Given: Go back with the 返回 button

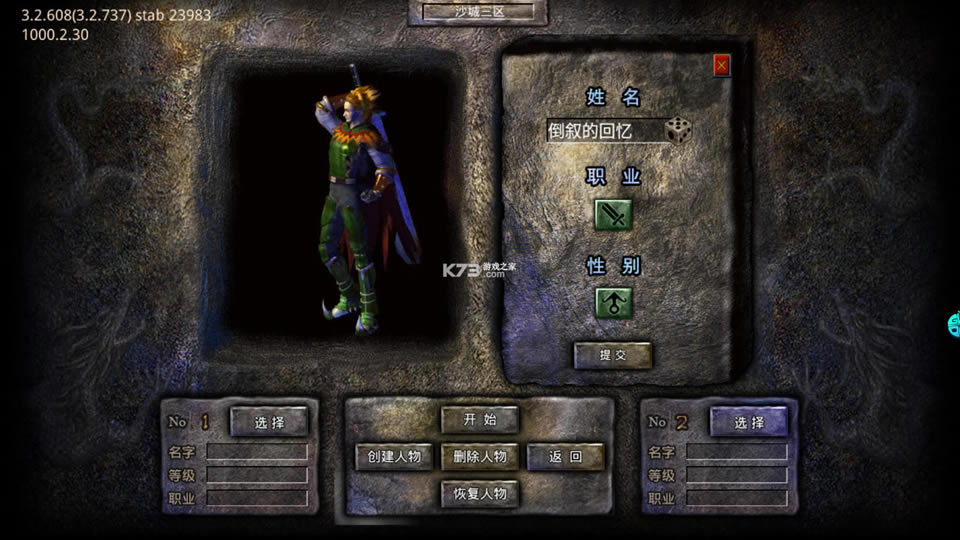Looking at the screenshot, I should (565, 457).
